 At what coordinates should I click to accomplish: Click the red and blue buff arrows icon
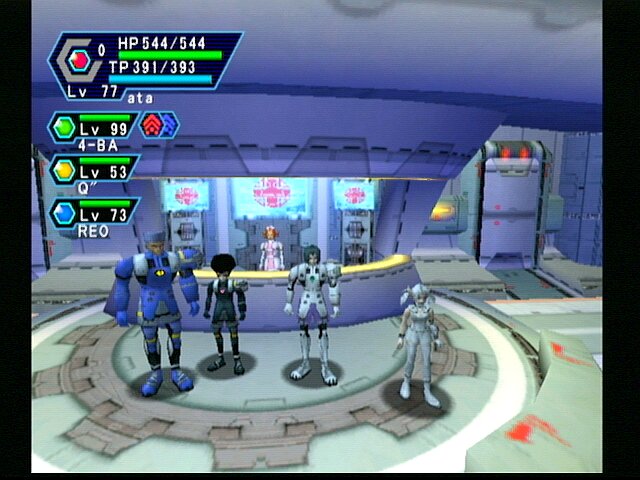pos(160,125)
